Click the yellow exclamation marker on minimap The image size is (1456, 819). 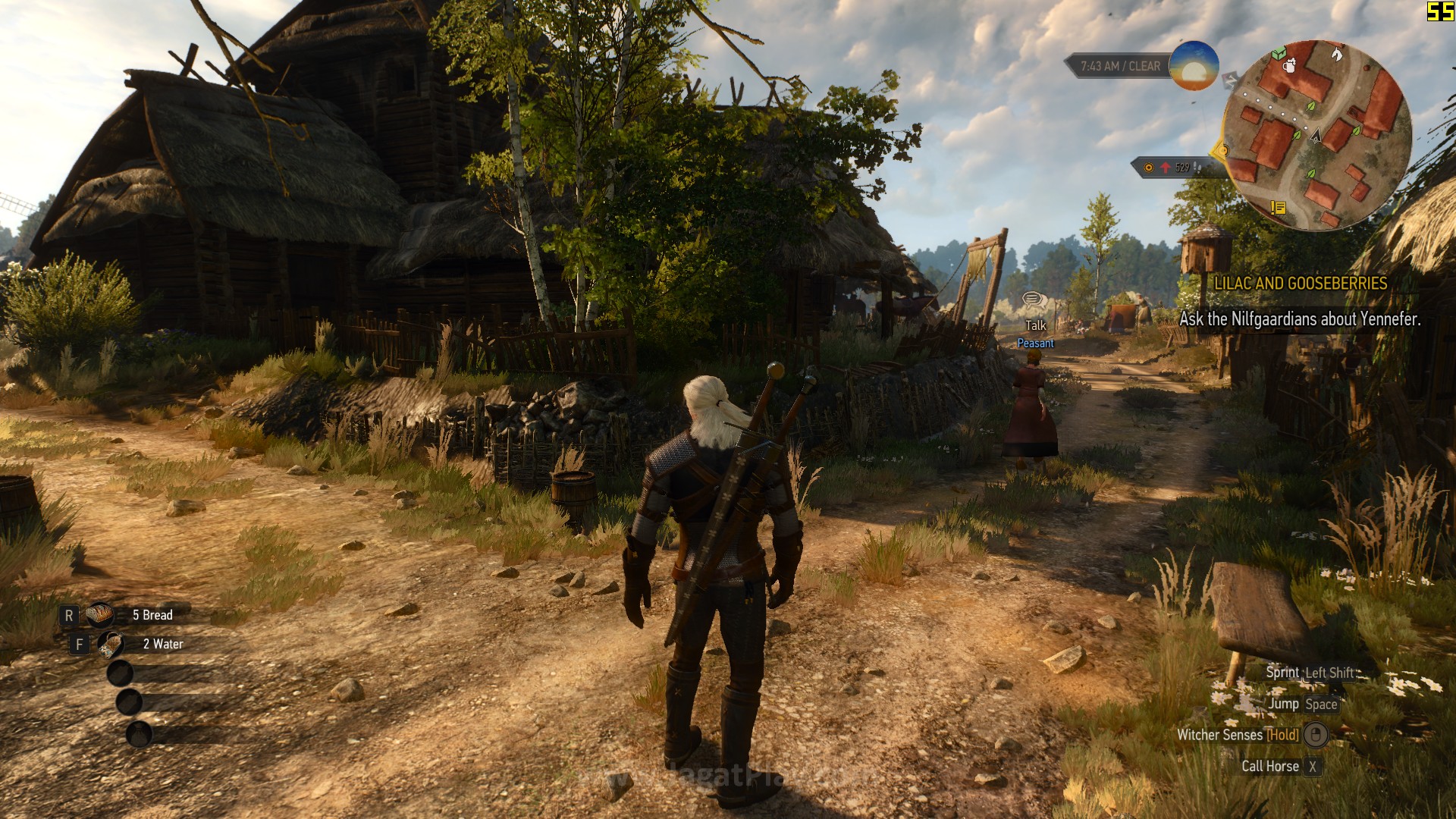(x=1278, y=207)
